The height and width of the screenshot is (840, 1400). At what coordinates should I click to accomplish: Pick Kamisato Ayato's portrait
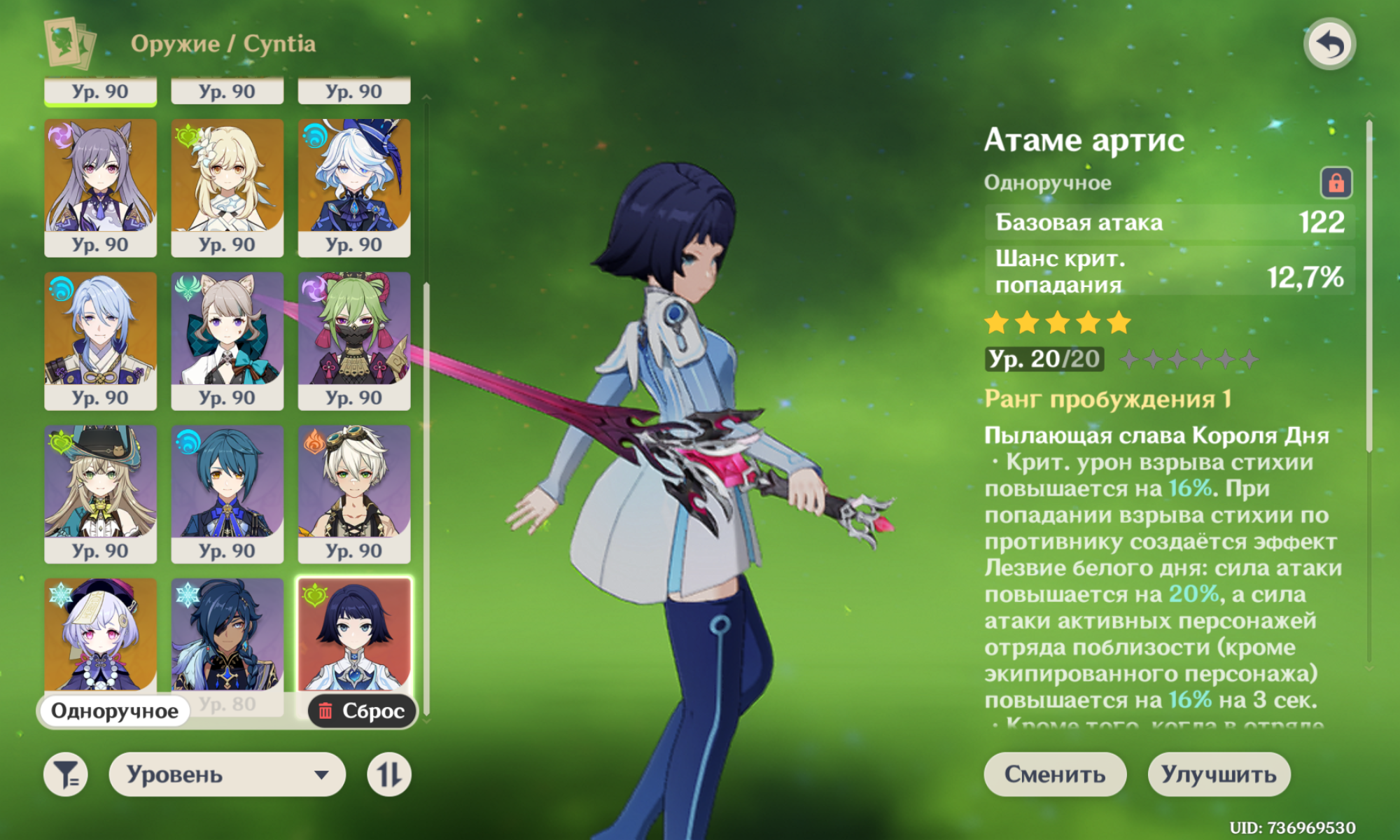point(101,330)
